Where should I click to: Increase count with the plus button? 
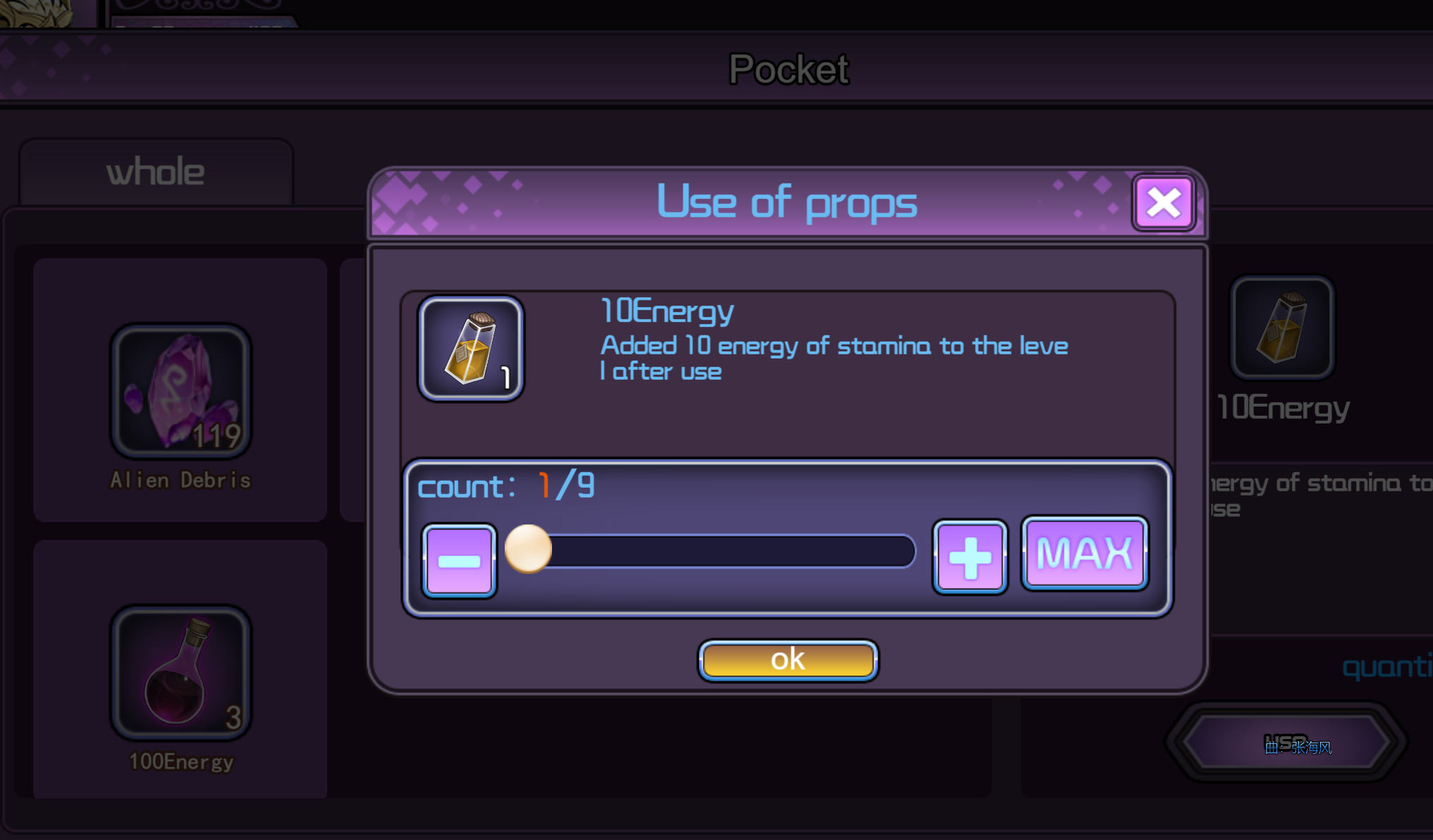point(970,558)
